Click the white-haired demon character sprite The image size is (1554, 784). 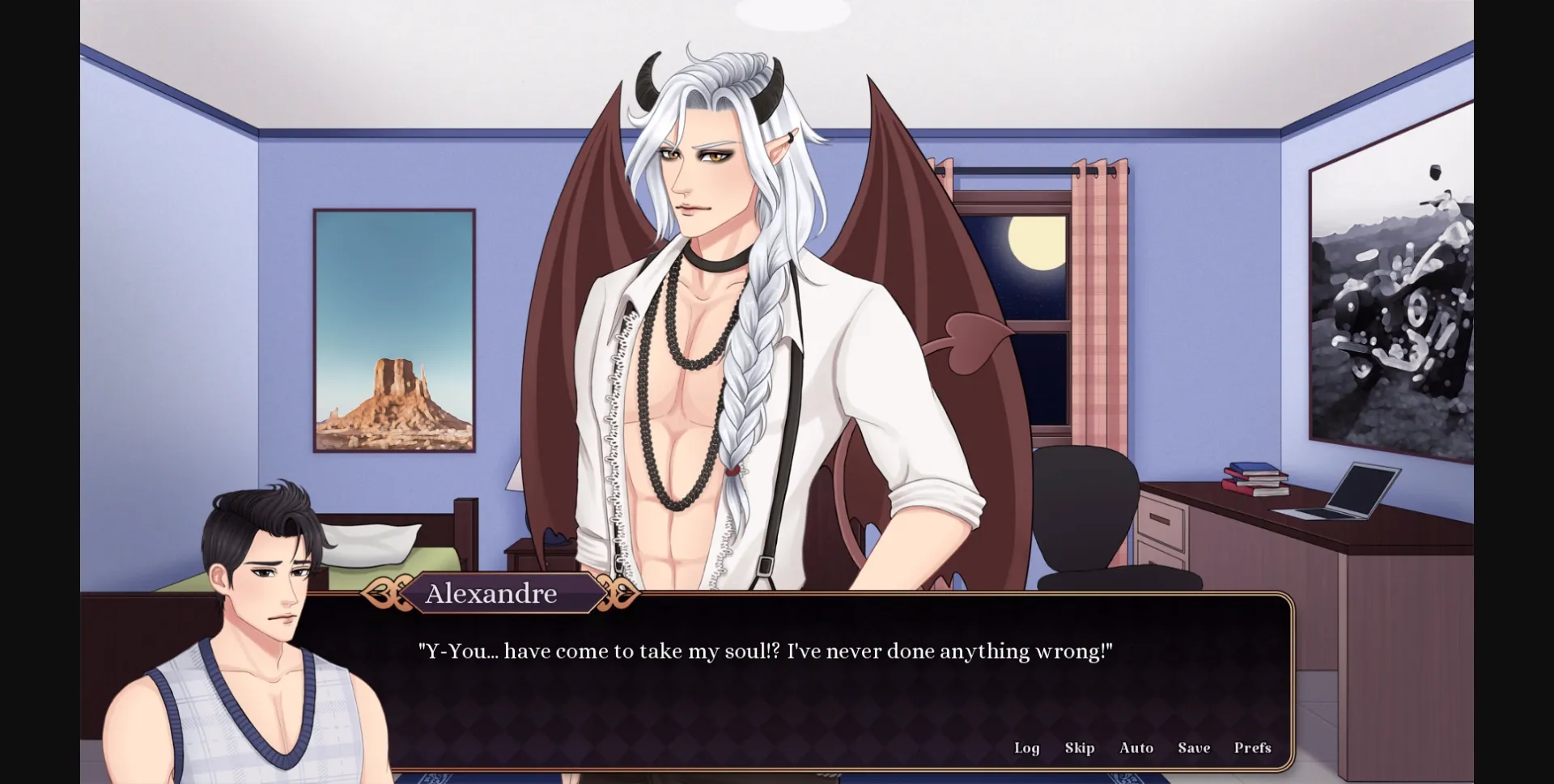712,324
